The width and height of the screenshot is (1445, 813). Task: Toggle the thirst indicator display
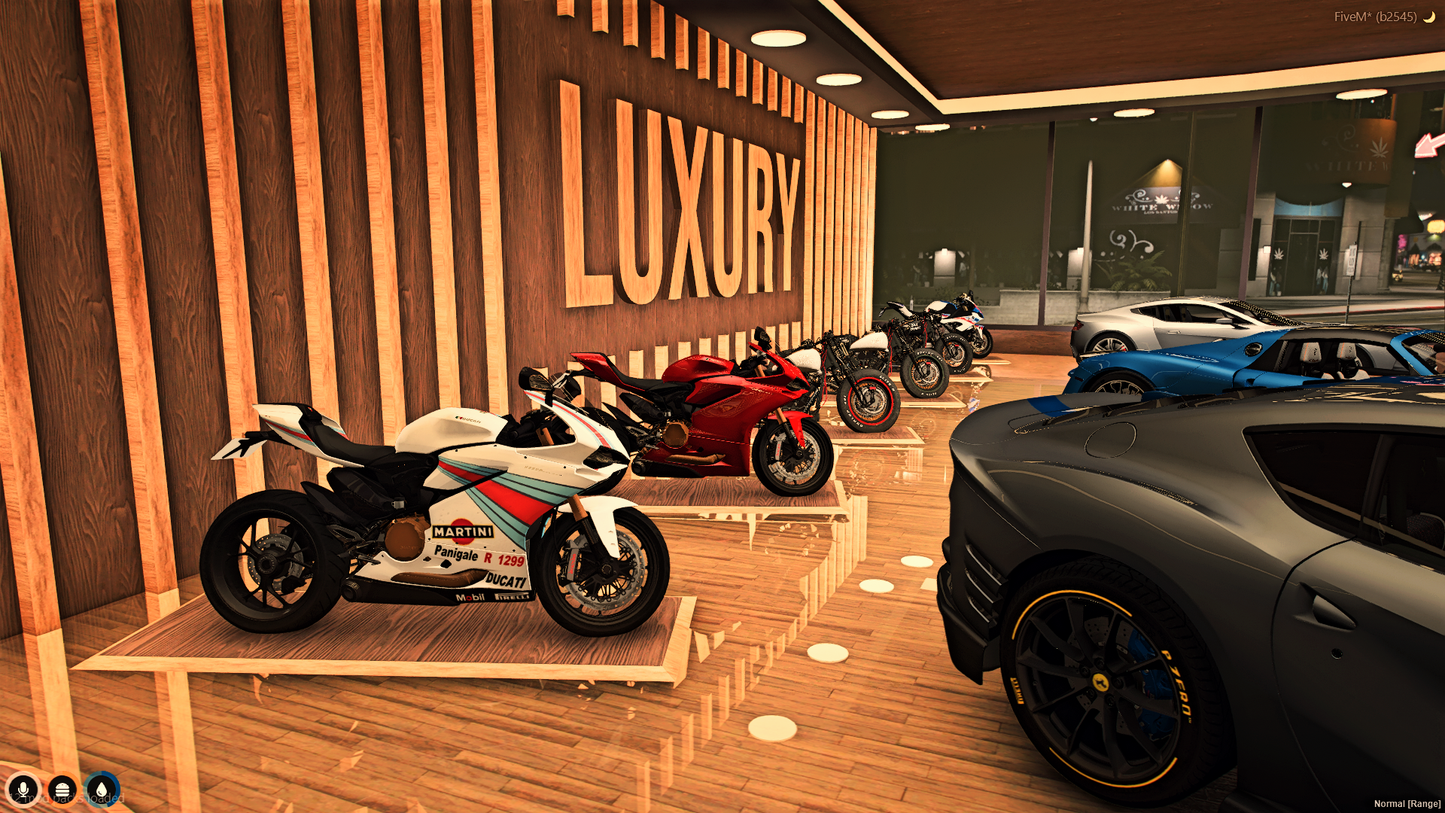(100, 790)
